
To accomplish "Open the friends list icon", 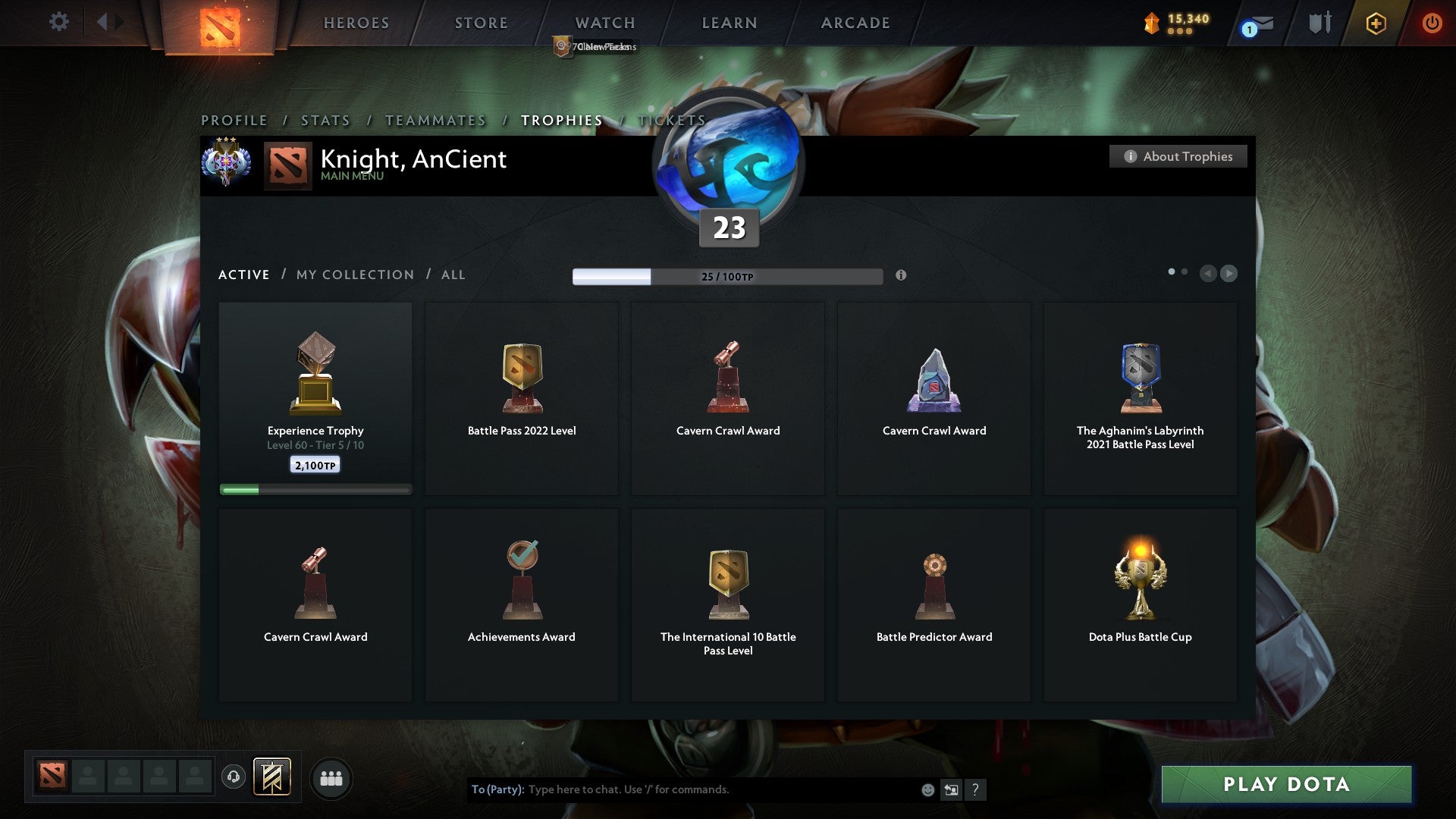I will [x=331, y=777].
